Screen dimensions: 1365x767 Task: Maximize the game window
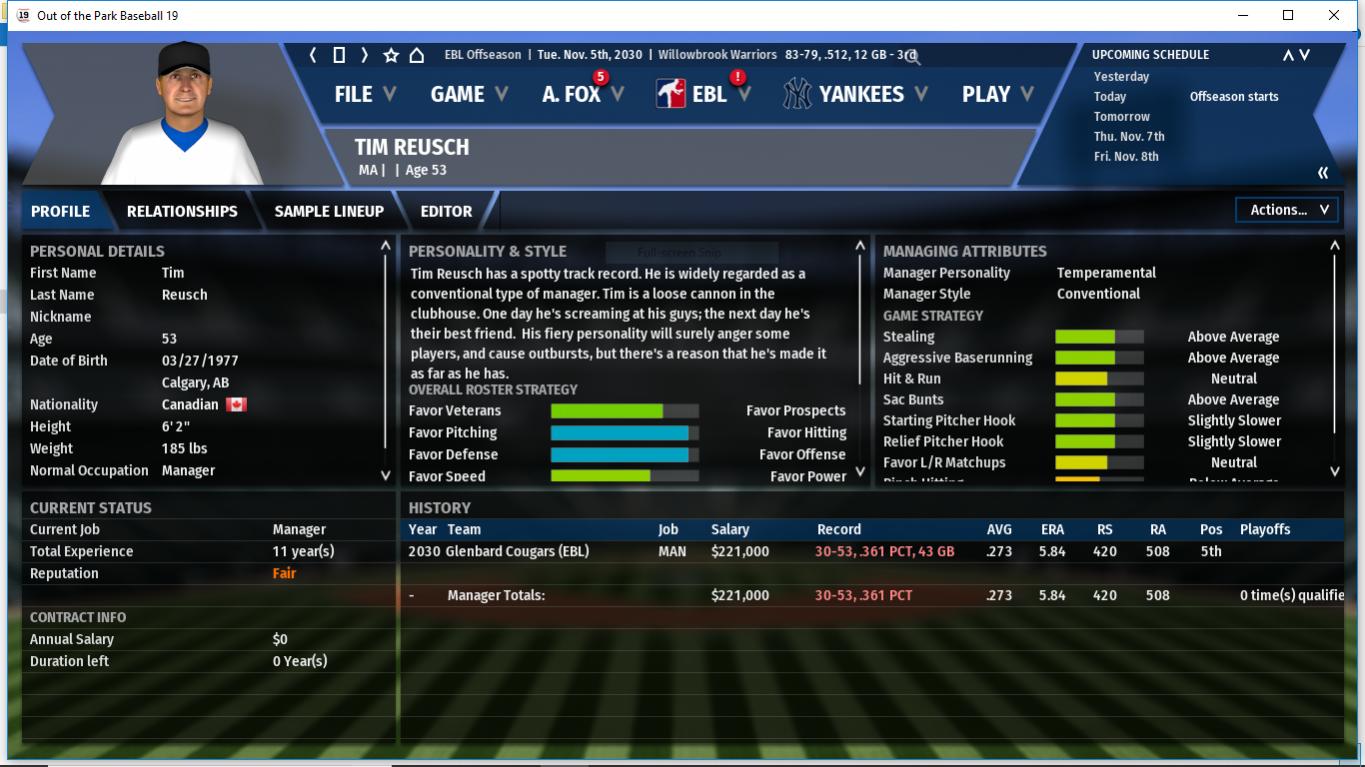[1288, 15]
